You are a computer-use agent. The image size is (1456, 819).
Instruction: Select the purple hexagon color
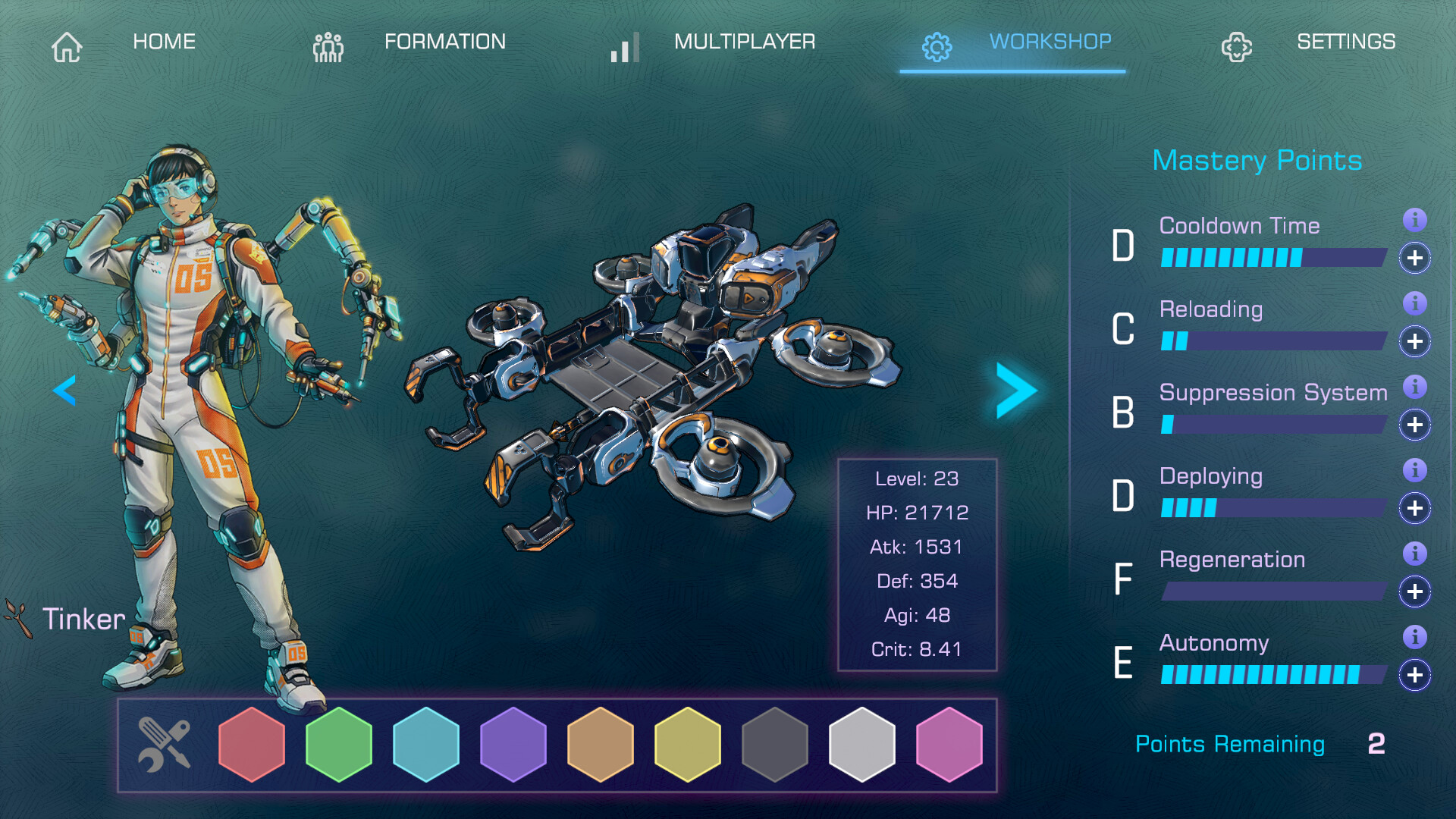[x=513, y=745]
